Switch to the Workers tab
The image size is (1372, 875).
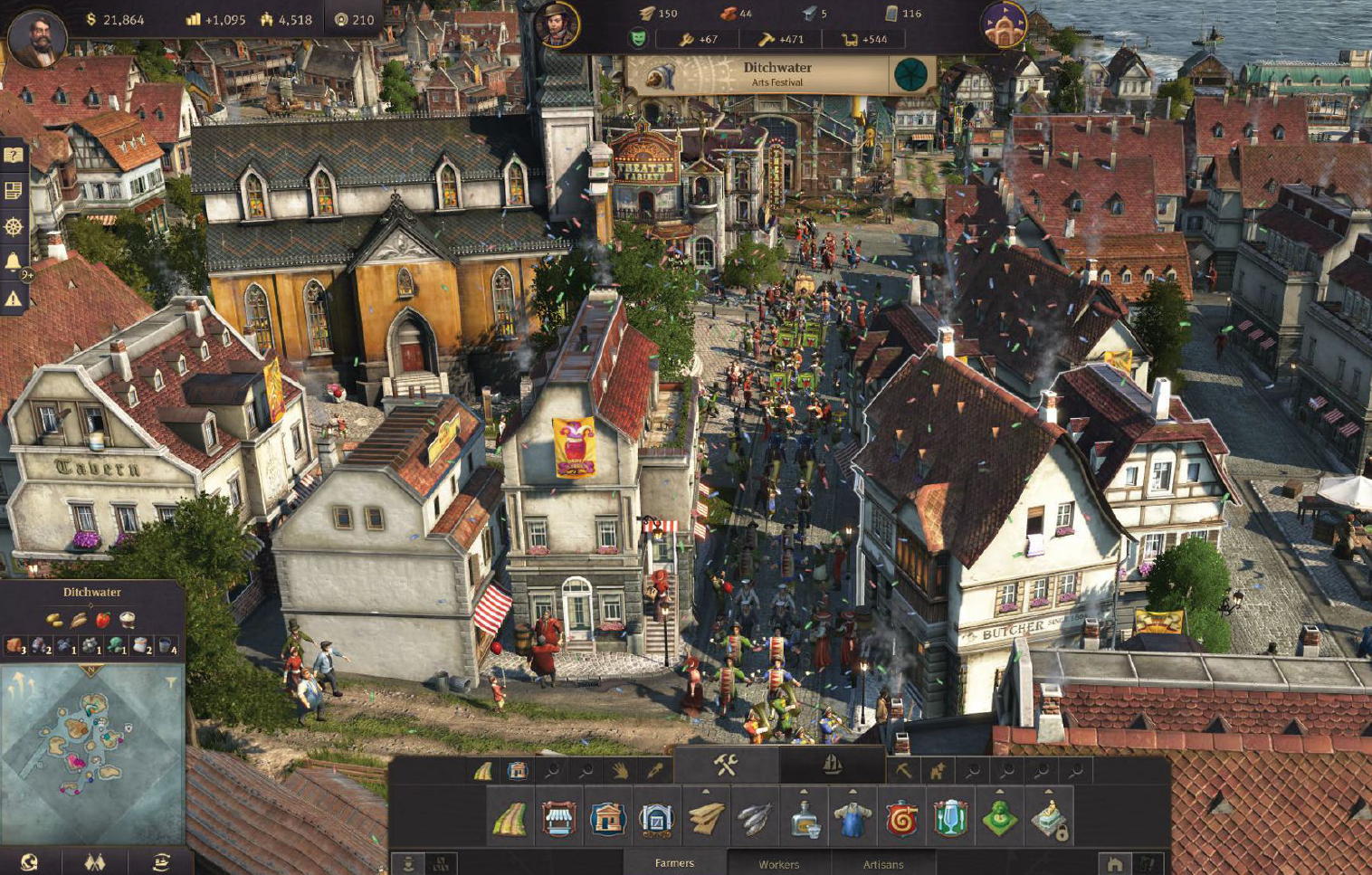point(778,864)
